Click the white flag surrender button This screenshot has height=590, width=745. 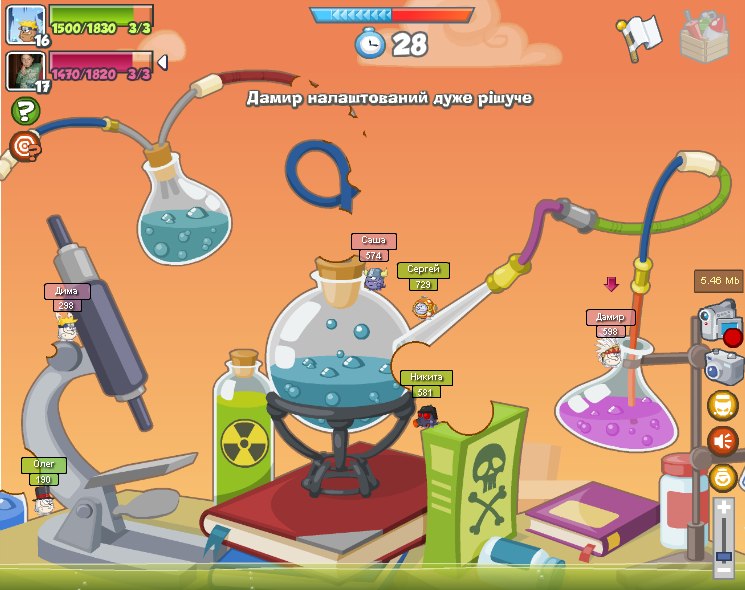(638, 37)
